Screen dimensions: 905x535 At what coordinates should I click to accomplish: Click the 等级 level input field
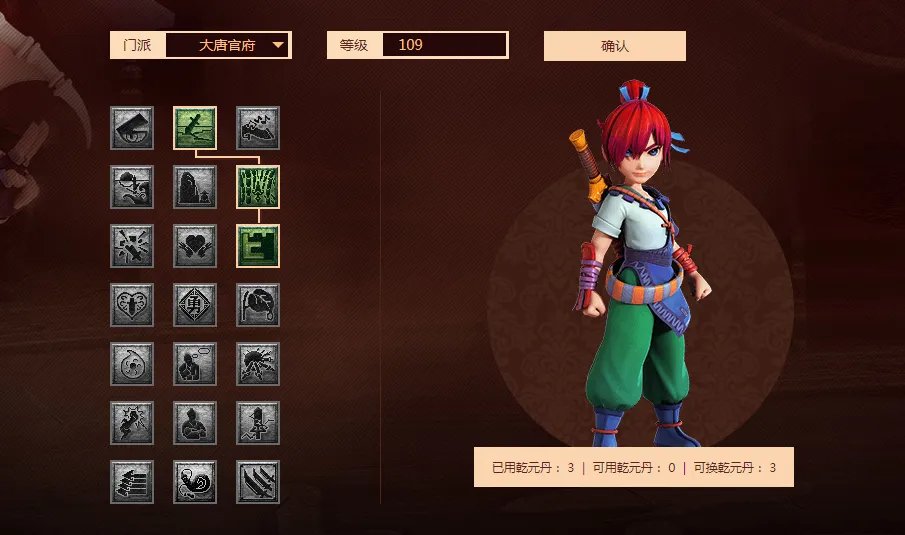click(x=444, y=45)
